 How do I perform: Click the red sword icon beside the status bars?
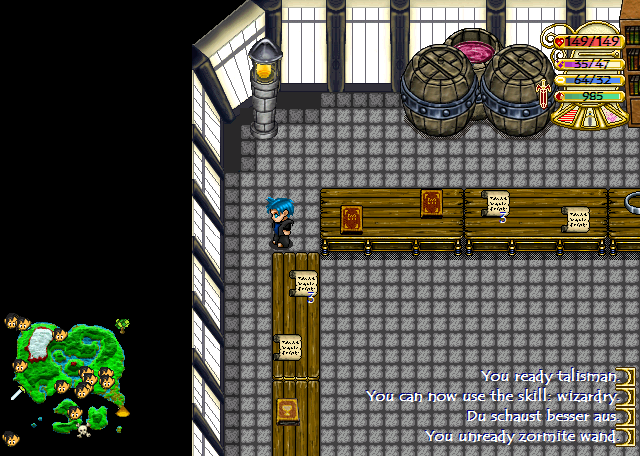(544, 94)
